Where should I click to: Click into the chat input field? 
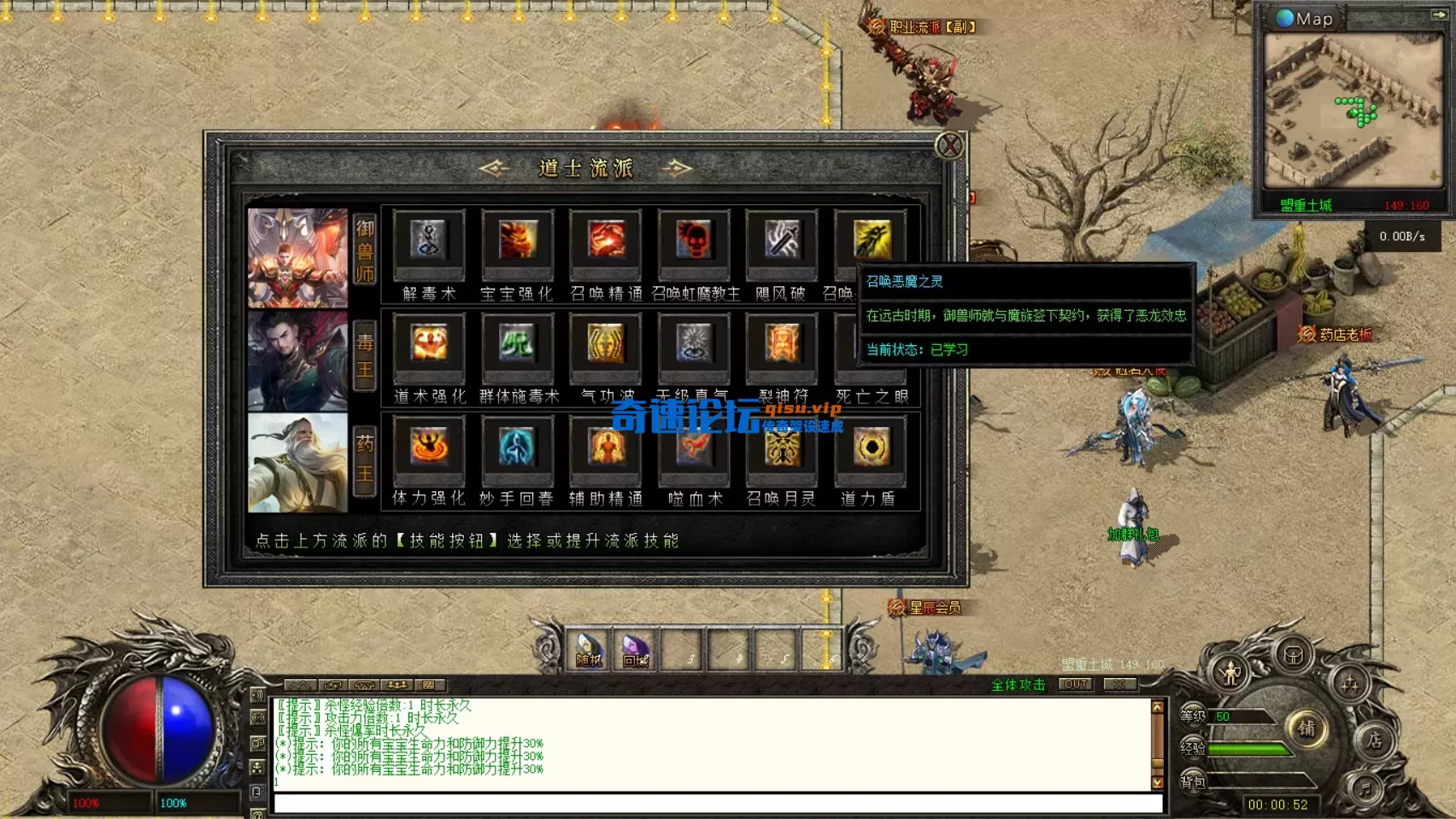click(x=718, y=804)
